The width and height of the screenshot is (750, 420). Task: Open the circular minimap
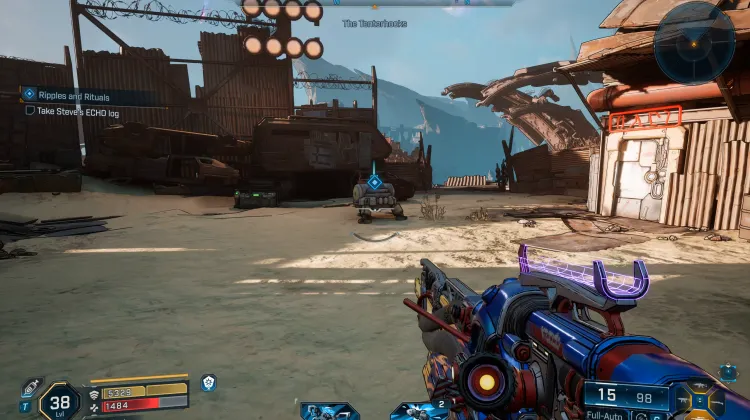(x=694, y=41)
